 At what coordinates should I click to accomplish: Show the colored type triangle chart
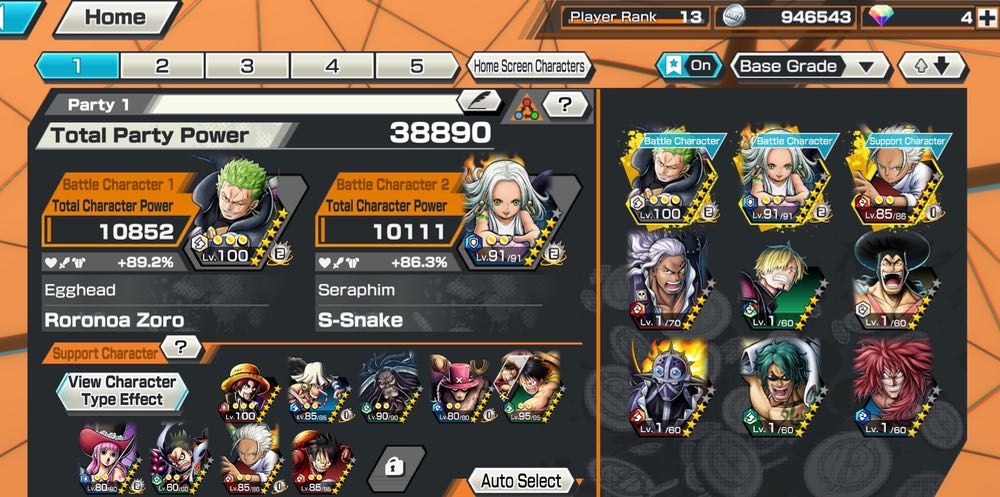tap(527, 107)
